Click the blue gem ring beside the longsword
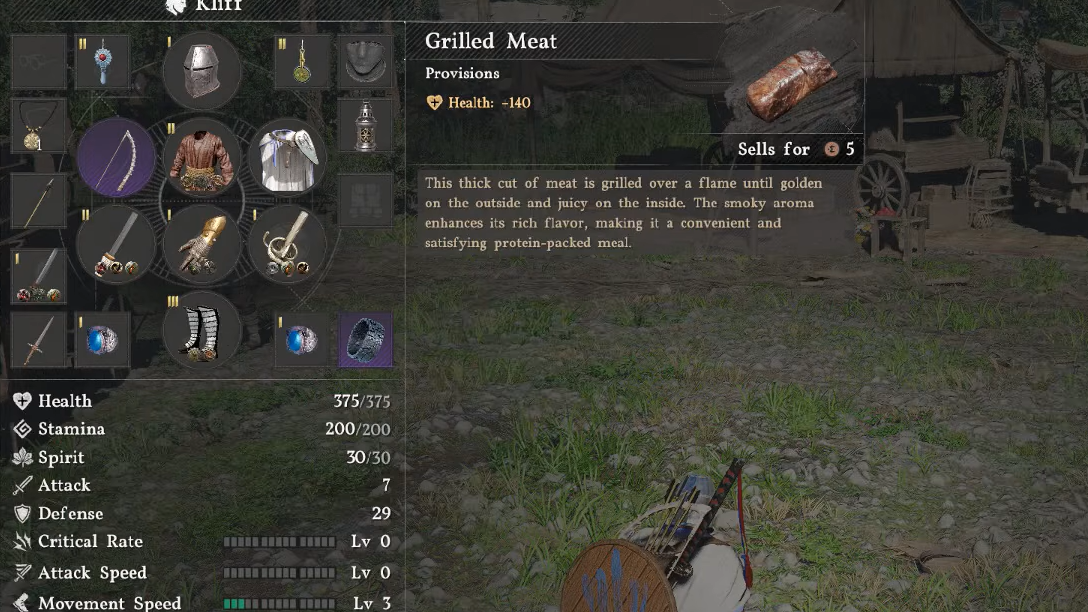The image size is (1088, 612). pos(102,339)
